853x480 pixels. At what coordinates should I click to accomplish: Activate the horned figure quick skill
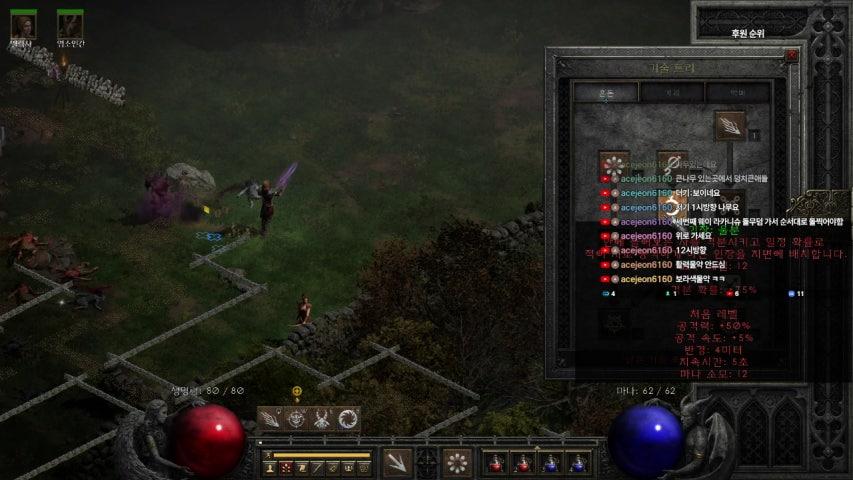click(322, 418)
